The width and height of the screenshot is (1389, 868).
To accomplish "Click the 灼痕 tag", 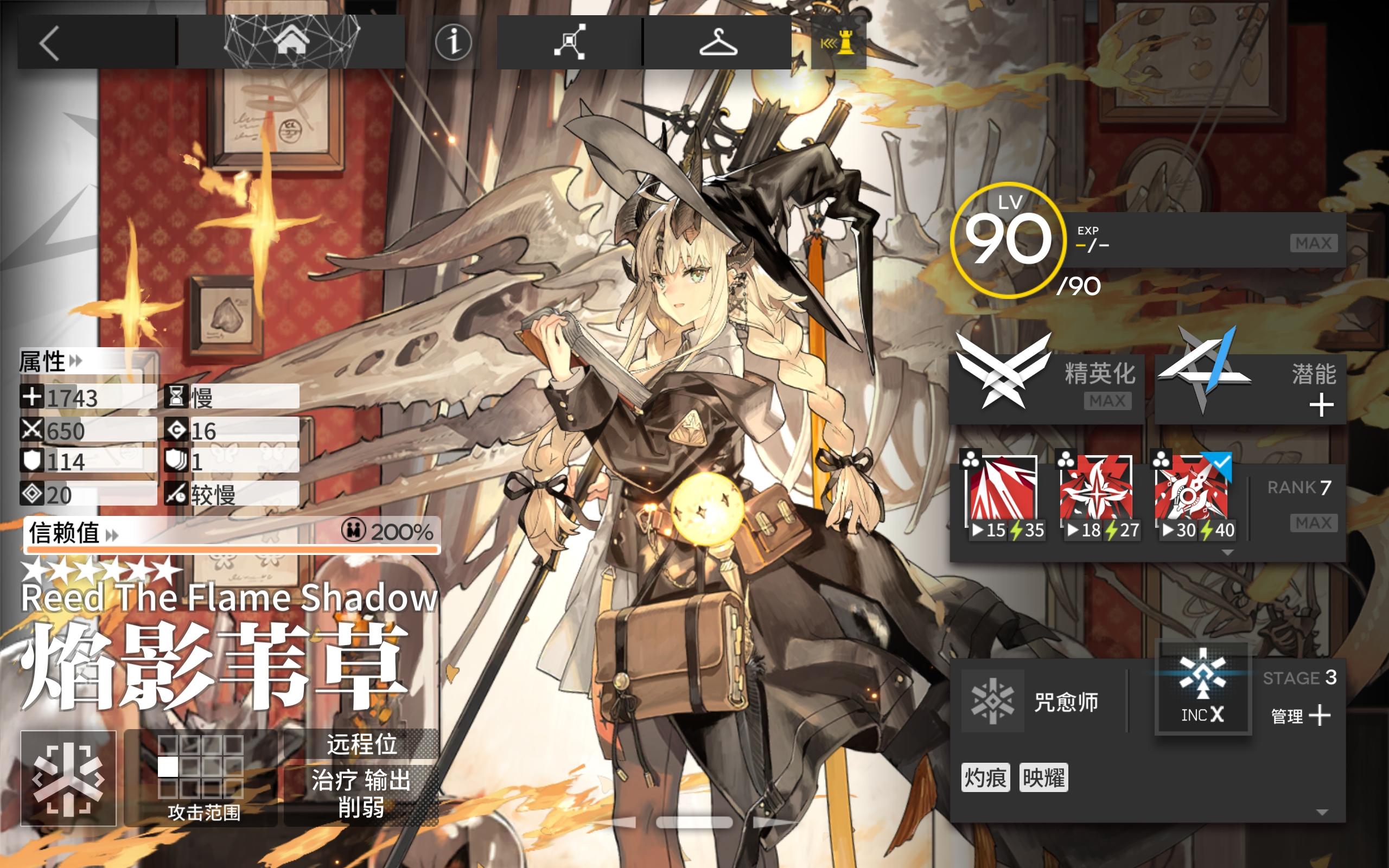I will click(x=985, y=778).
